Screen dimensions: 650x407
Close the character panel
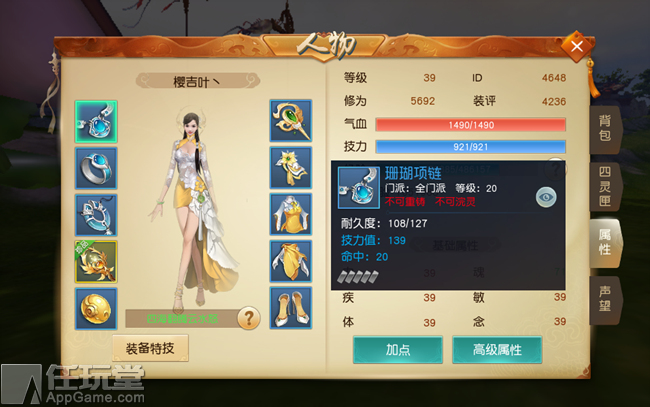[576, 45]
